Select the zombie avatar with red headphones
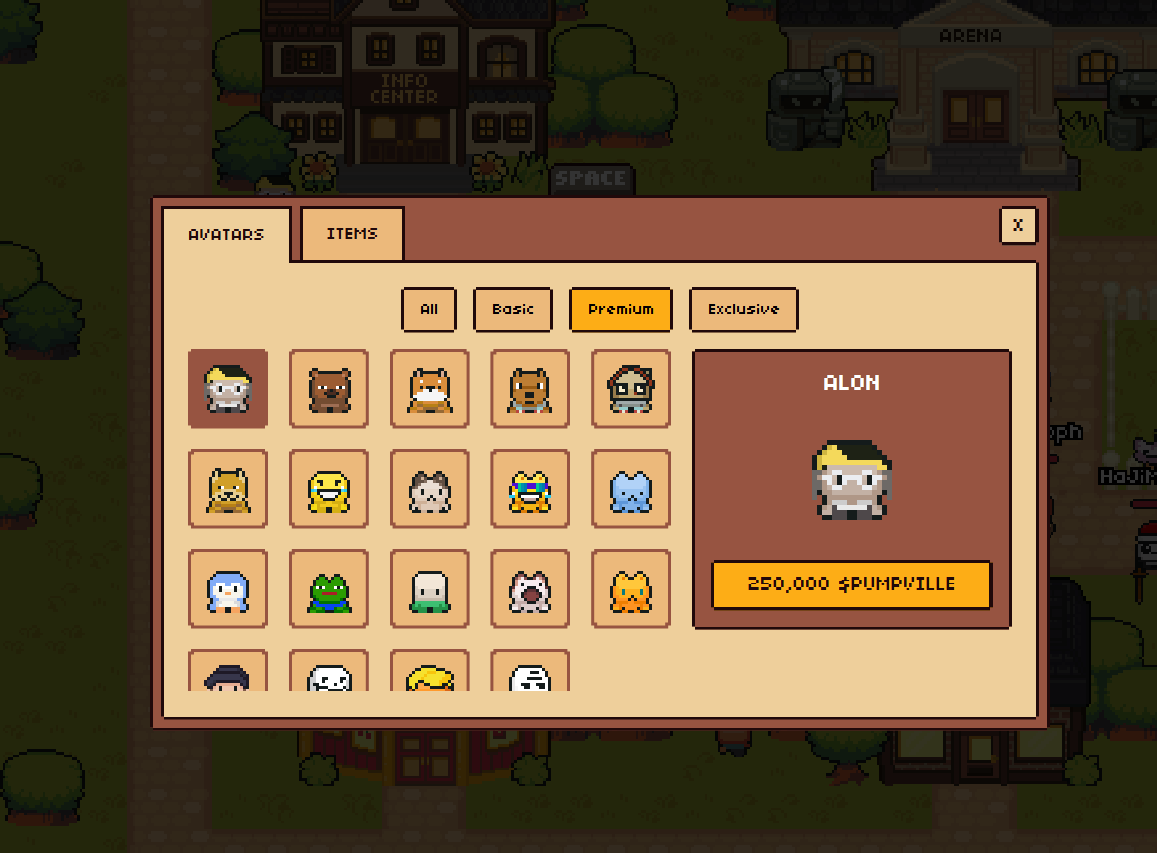1157x853 pixels. (631, 389)
